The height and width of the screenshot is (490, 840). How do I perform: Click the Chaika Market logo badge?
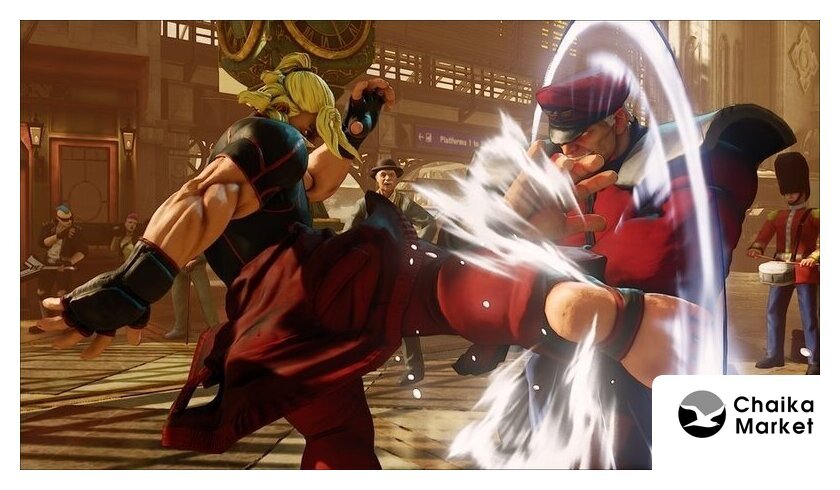745,415
